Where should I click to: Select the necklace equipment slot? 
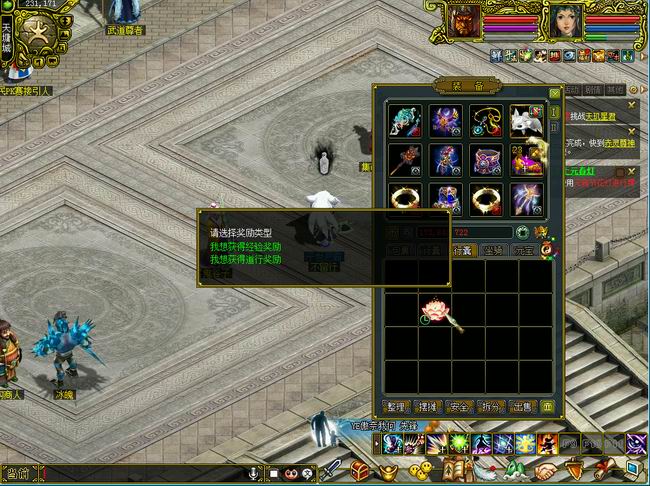pos(484,121)
